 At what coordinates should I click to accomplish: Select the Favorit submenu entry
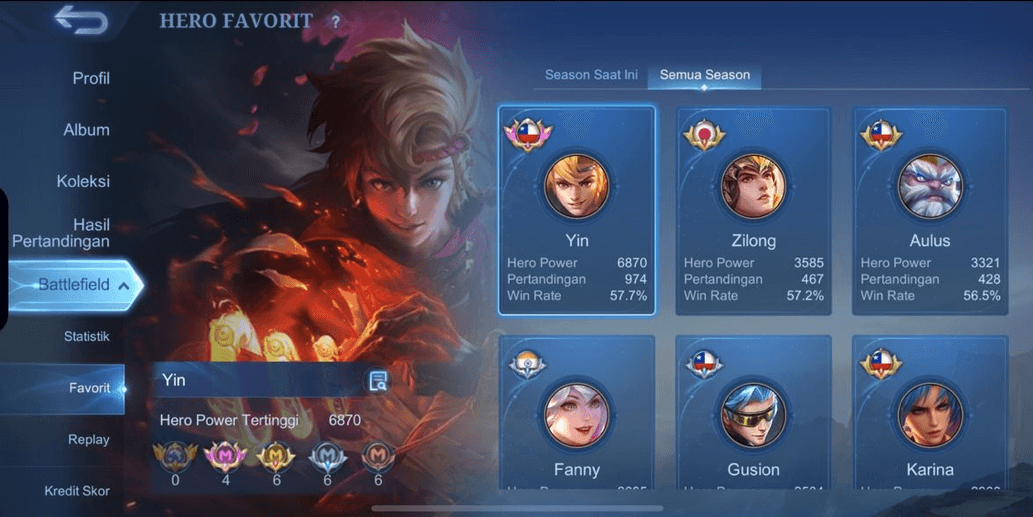click(89, 388)
